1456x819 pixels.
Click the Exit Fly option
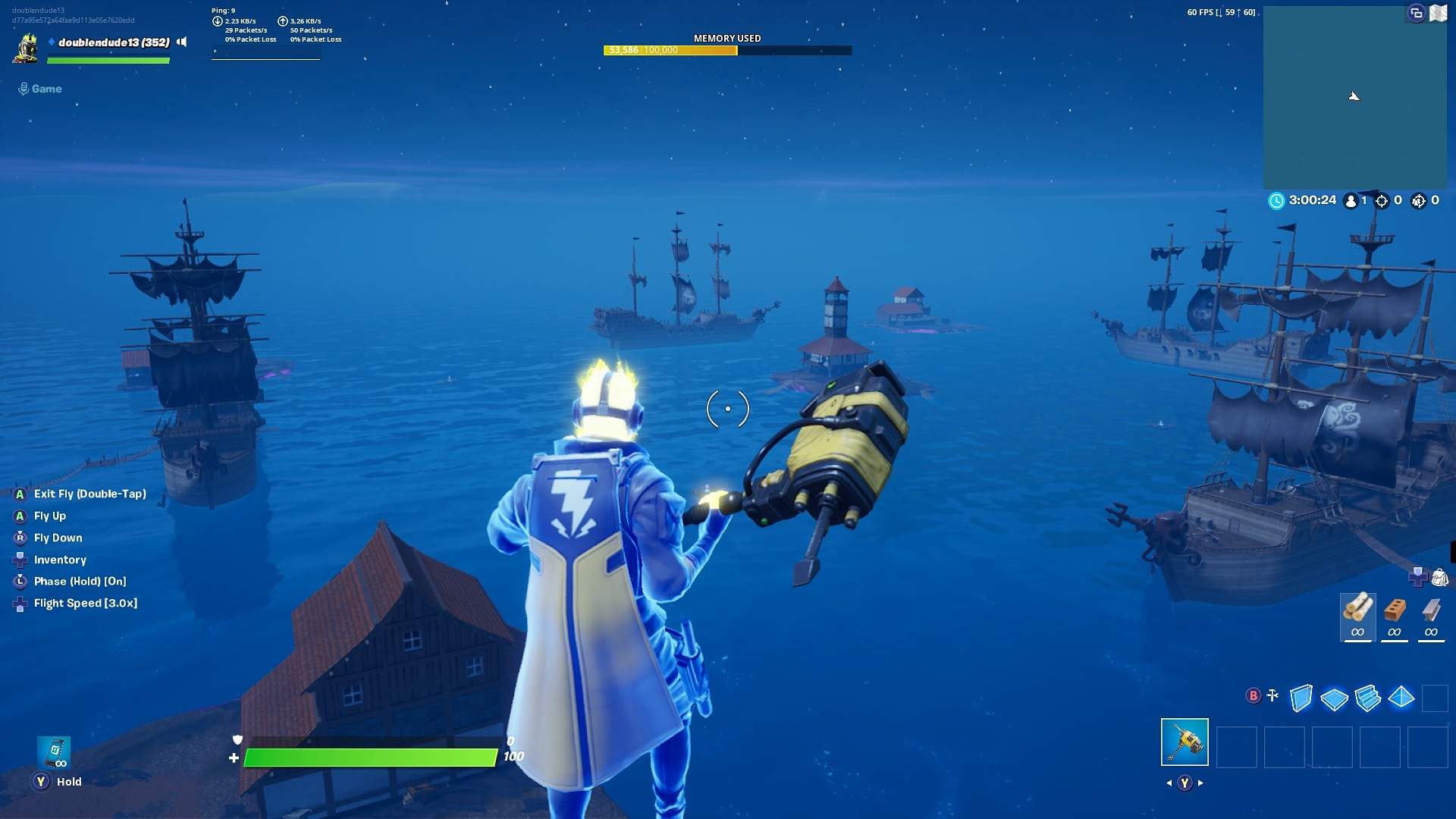coord(88,494)
